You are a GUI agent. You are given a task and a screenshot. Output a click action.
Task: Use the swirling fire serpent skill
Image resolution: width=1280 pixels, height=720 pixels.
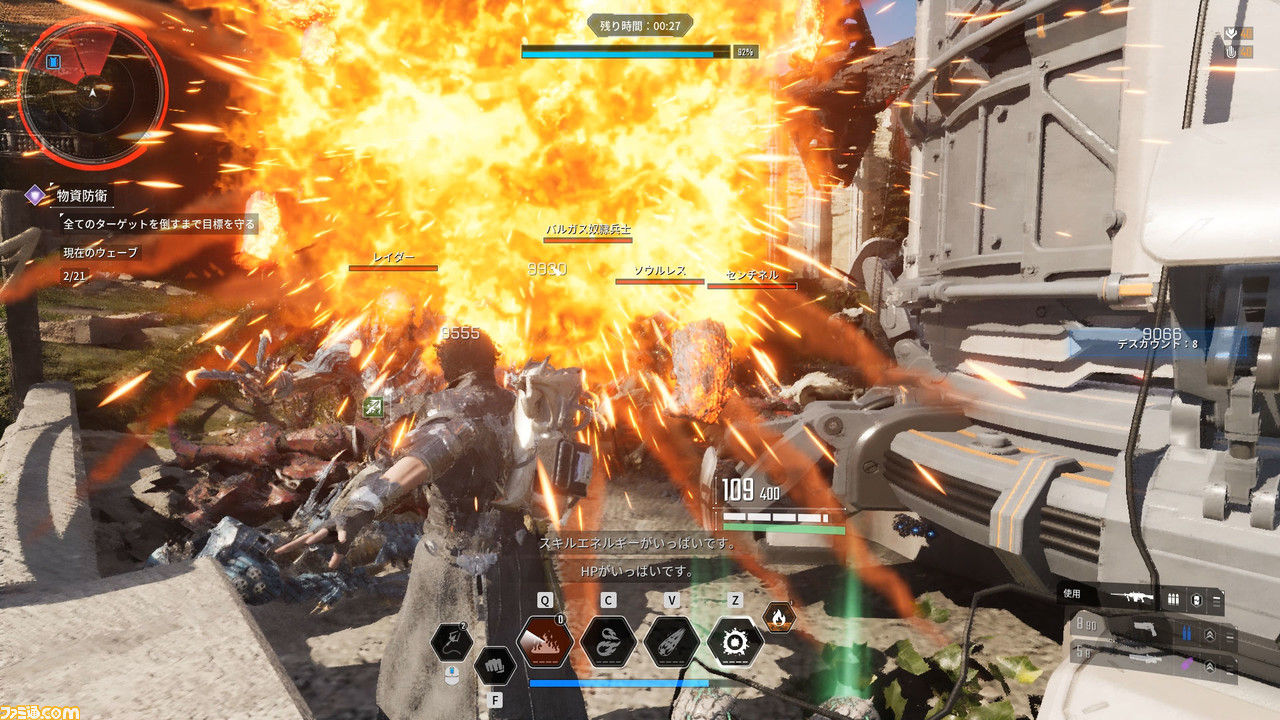pos(608,641)
